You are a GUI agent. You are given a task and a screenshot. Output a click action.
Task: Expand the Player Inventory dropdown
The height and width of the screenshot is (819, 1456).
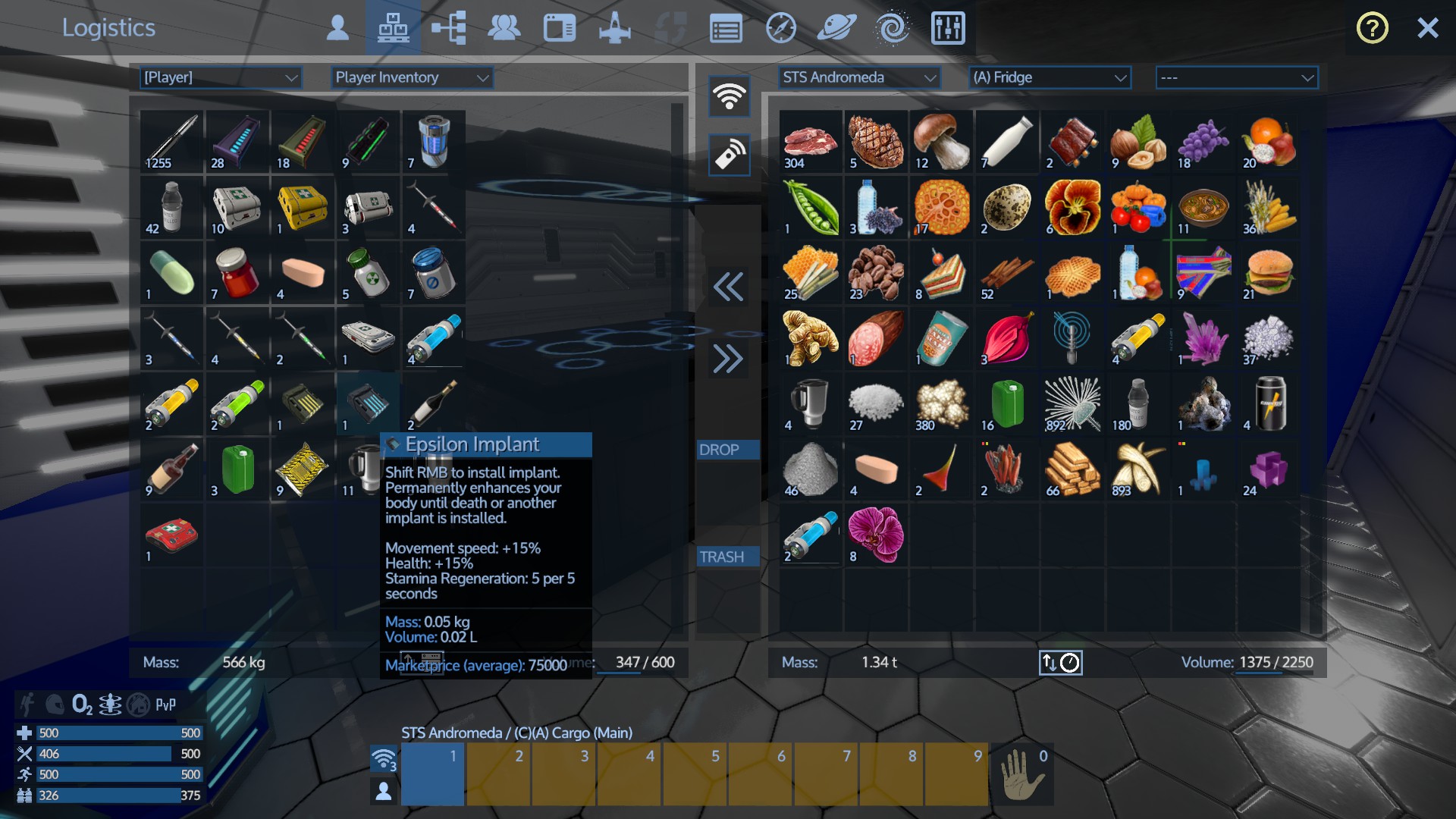coord(411,77)
